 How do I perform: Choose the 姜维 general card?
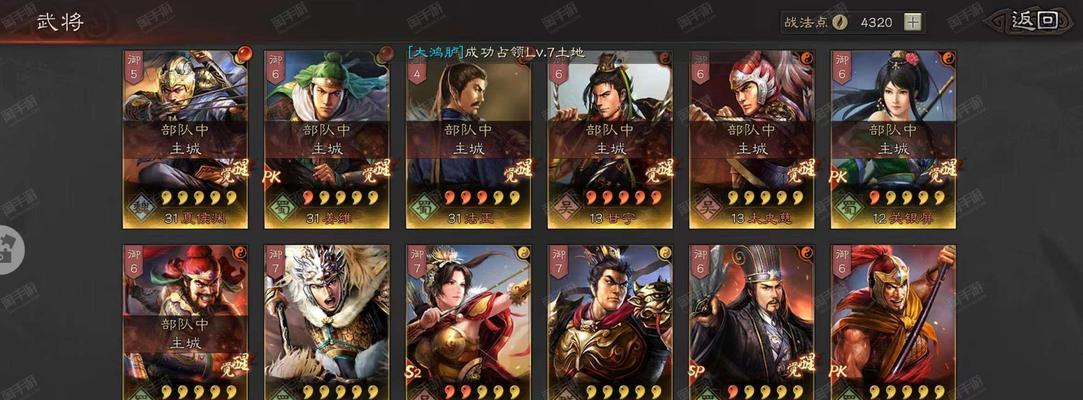pyautogui.click(x=327, y=138)
